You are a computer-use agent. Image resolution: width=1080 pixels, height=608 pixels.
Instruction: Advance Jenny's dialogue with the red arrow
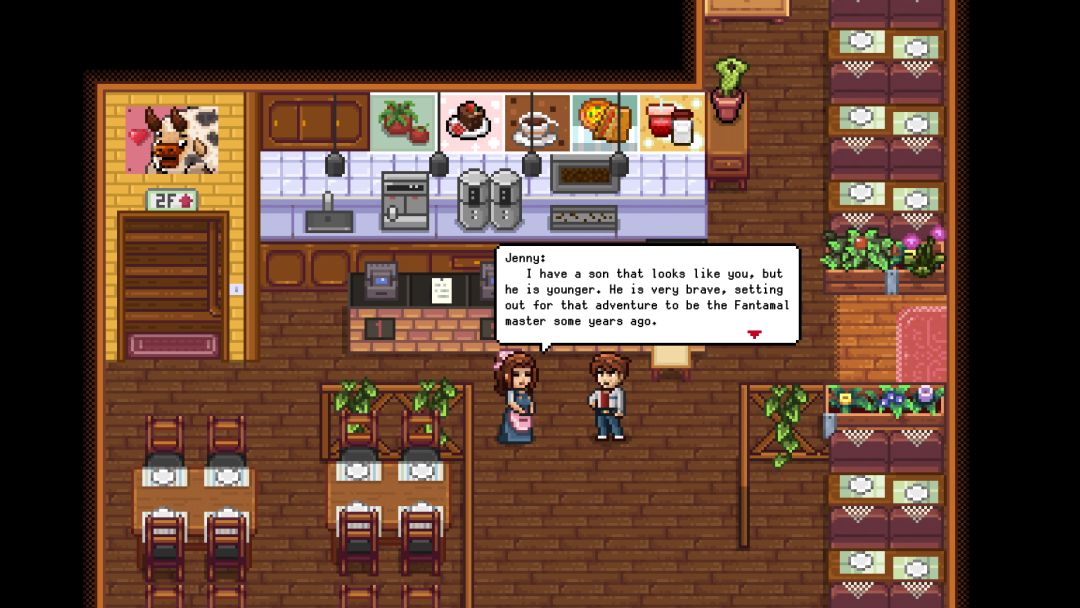click(x=754, y=334)
